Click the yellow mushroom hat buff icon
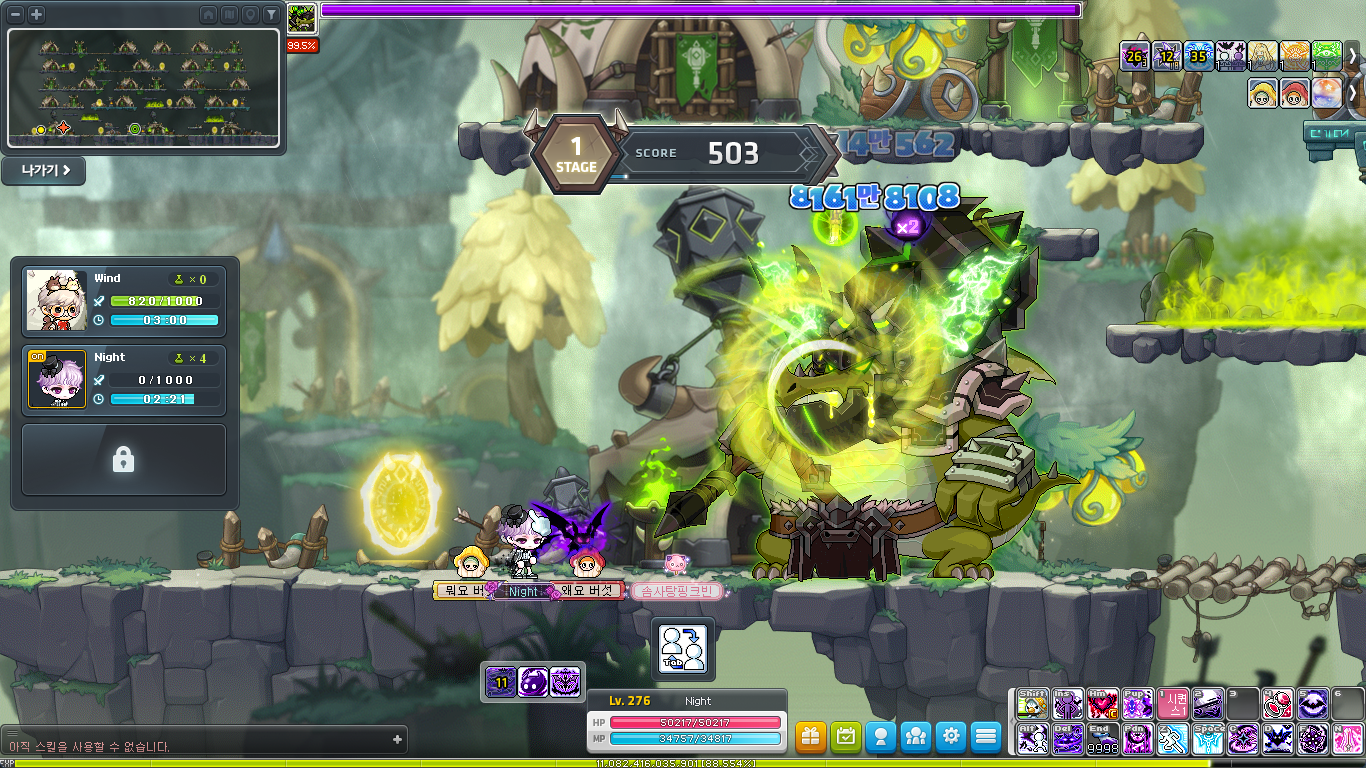Viewport: 1366px width, 768px height. click(x=1262, y=93)
